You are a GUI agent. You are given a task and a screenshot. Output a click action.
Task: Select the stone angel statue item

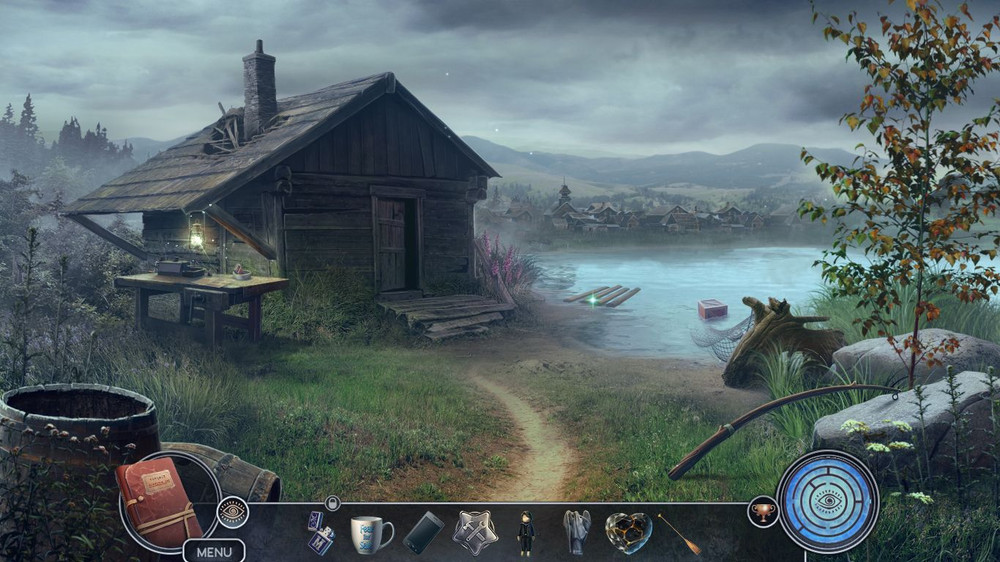(x=577, y=532)
